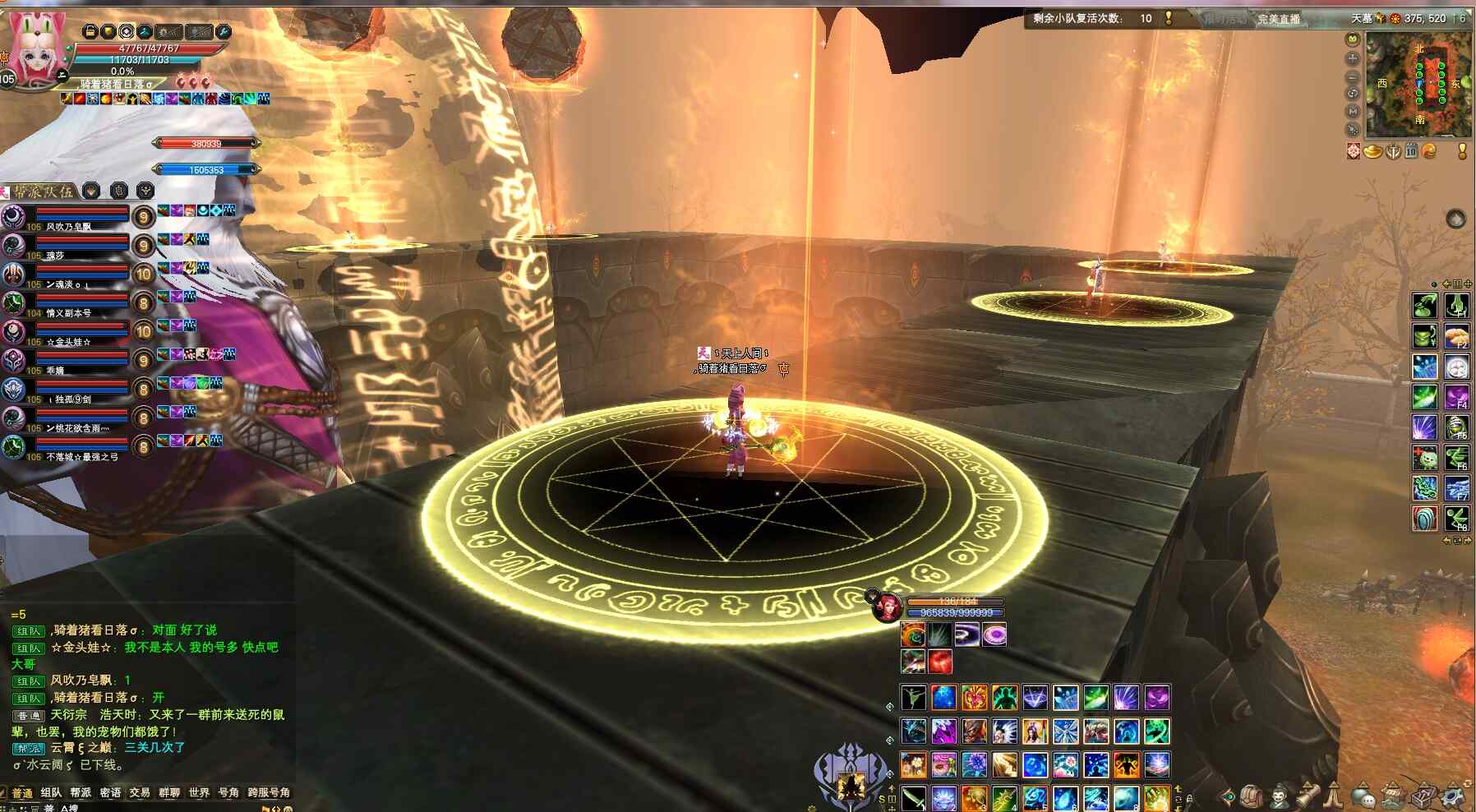
Task: Open the calendar icon below the minimap
Action: (x=1411, y=151)
